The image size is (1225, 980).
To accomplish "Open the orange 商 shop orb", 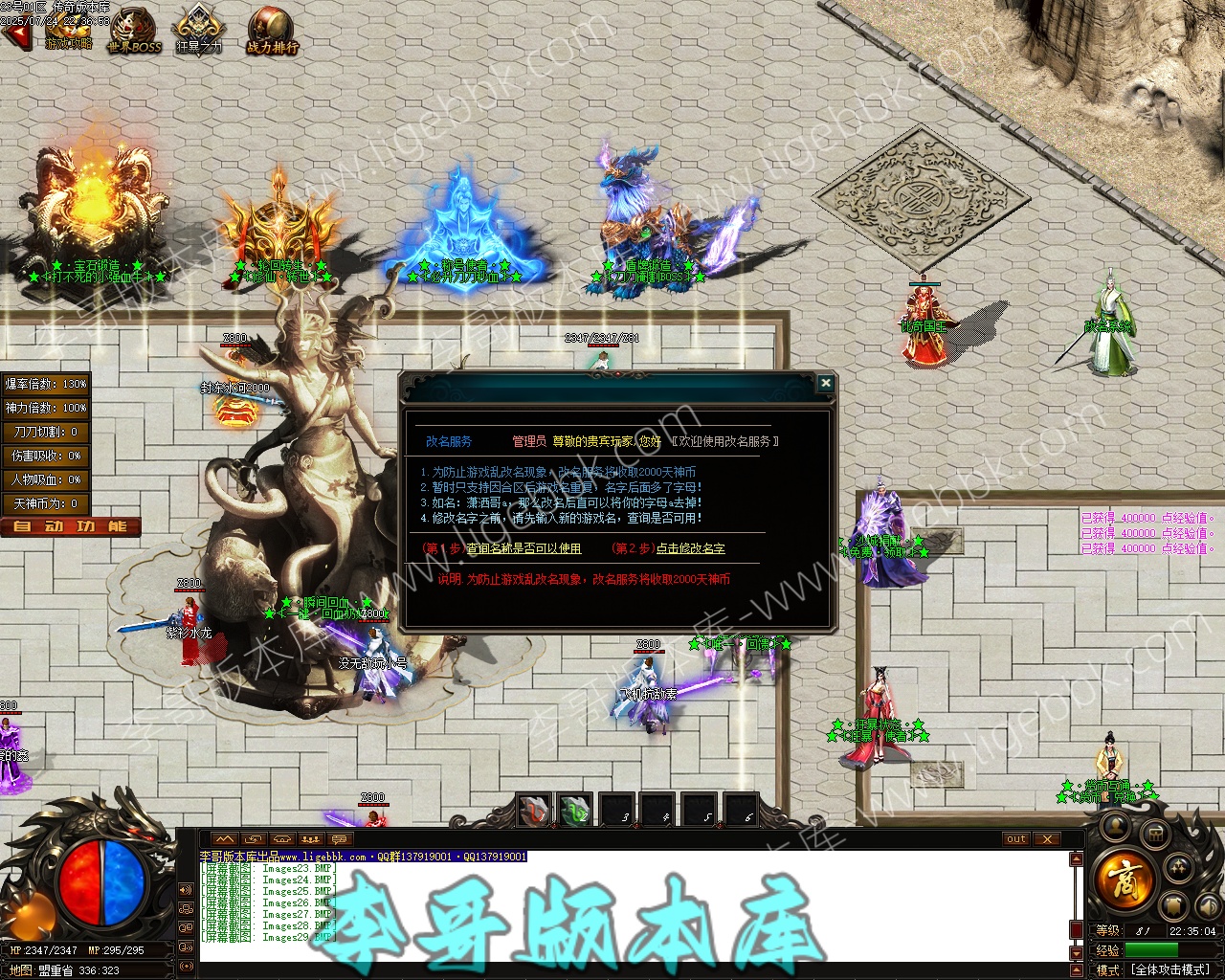I will (x=1125, y=878).
